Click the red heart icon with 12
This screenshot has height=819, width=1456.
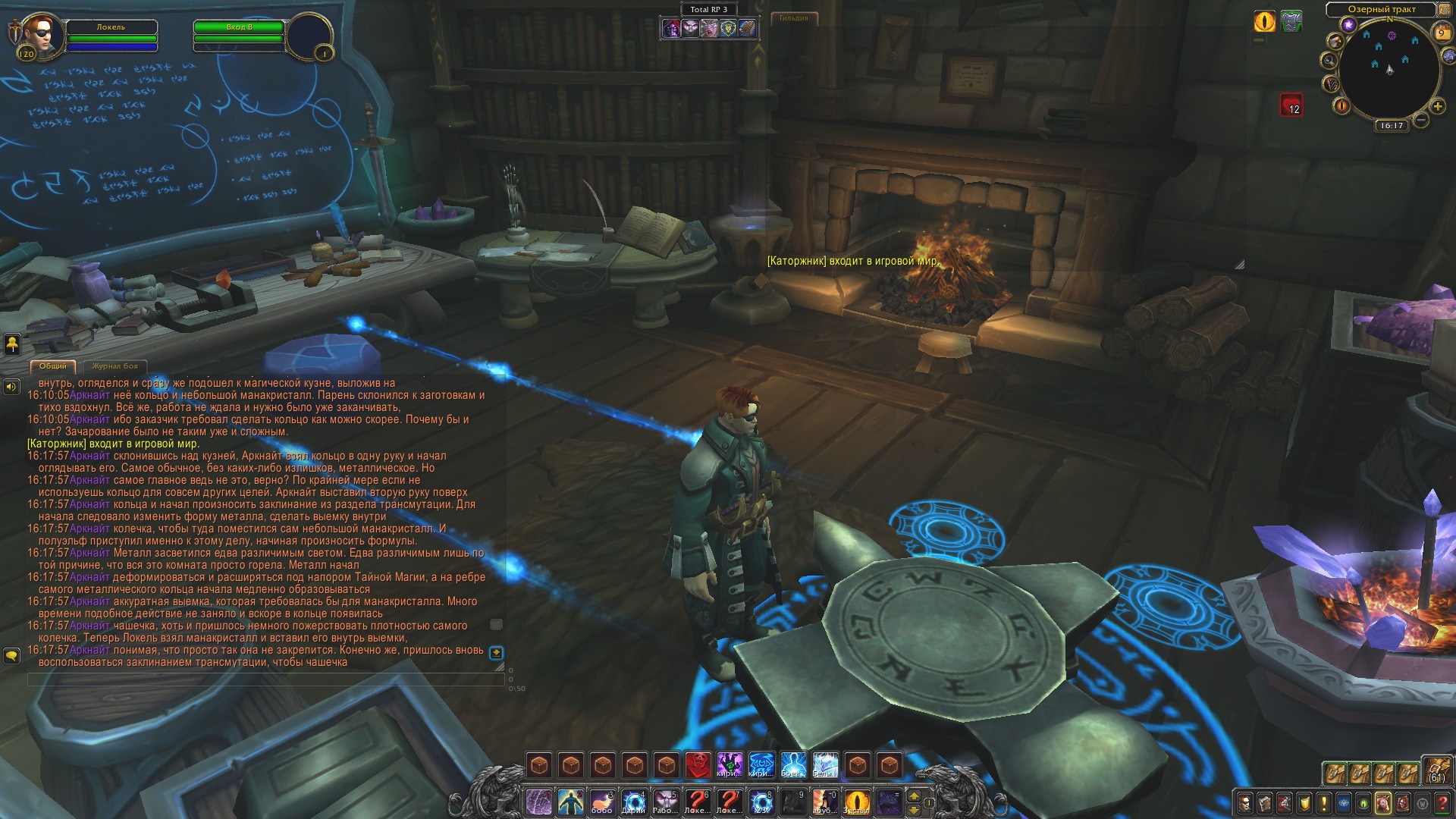[1291, 105]
